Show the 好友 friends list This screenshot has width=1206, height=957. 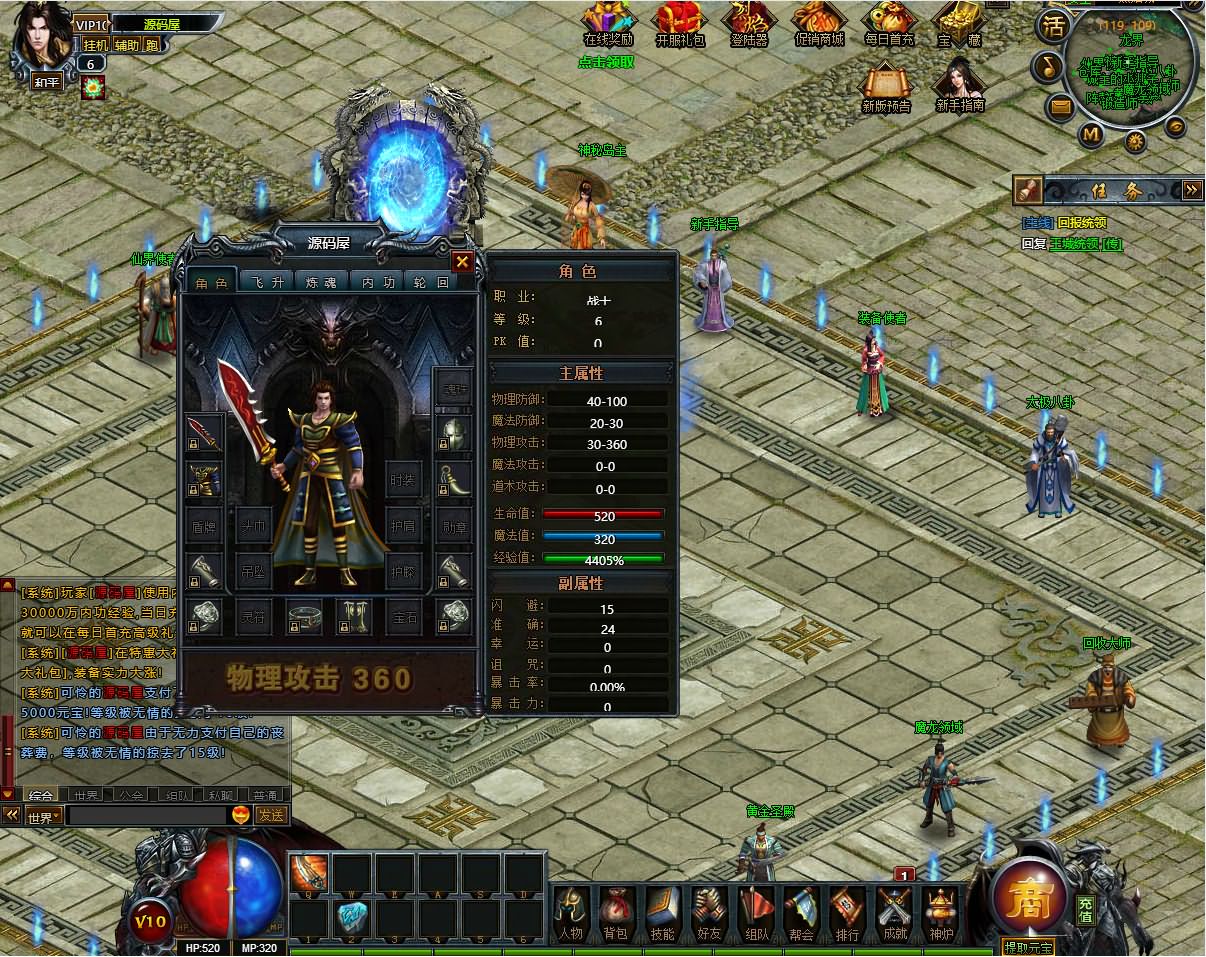coord(709,912)
